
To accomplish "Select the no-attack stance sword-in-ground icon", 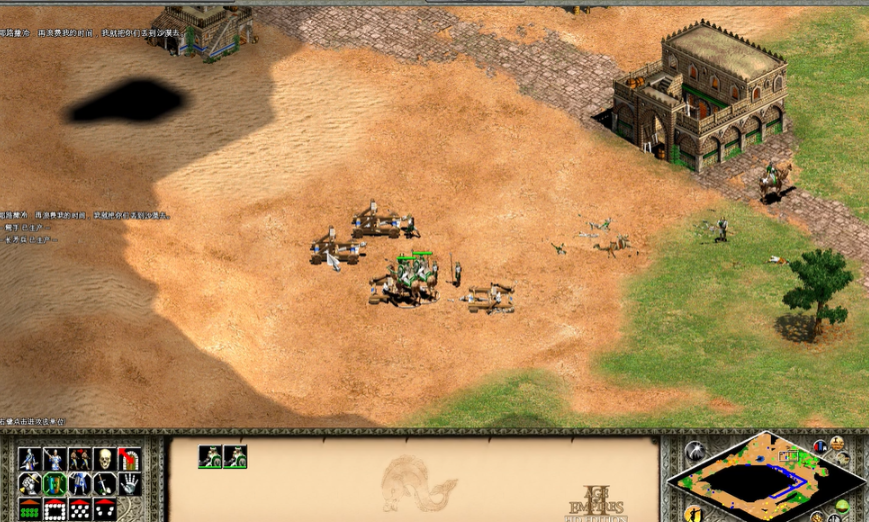I will pos(105,484).
